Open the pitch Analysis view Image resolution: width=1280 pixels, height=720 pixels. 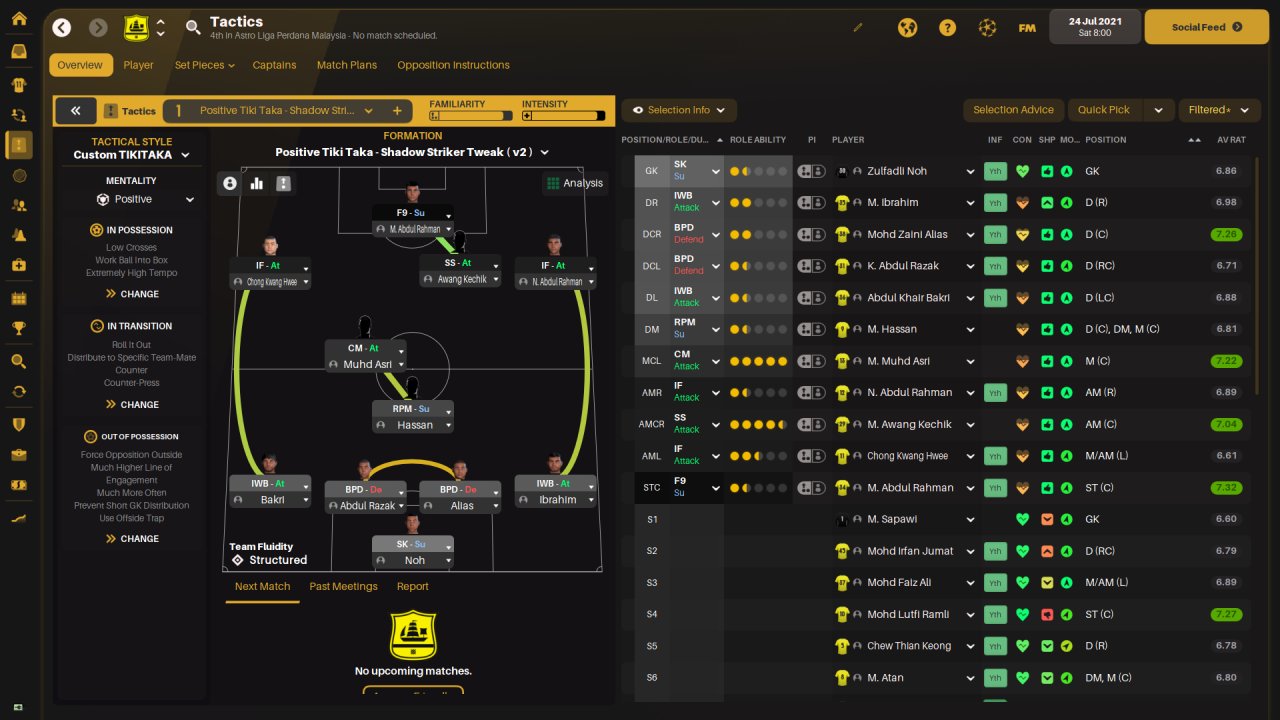pos(575,183)
